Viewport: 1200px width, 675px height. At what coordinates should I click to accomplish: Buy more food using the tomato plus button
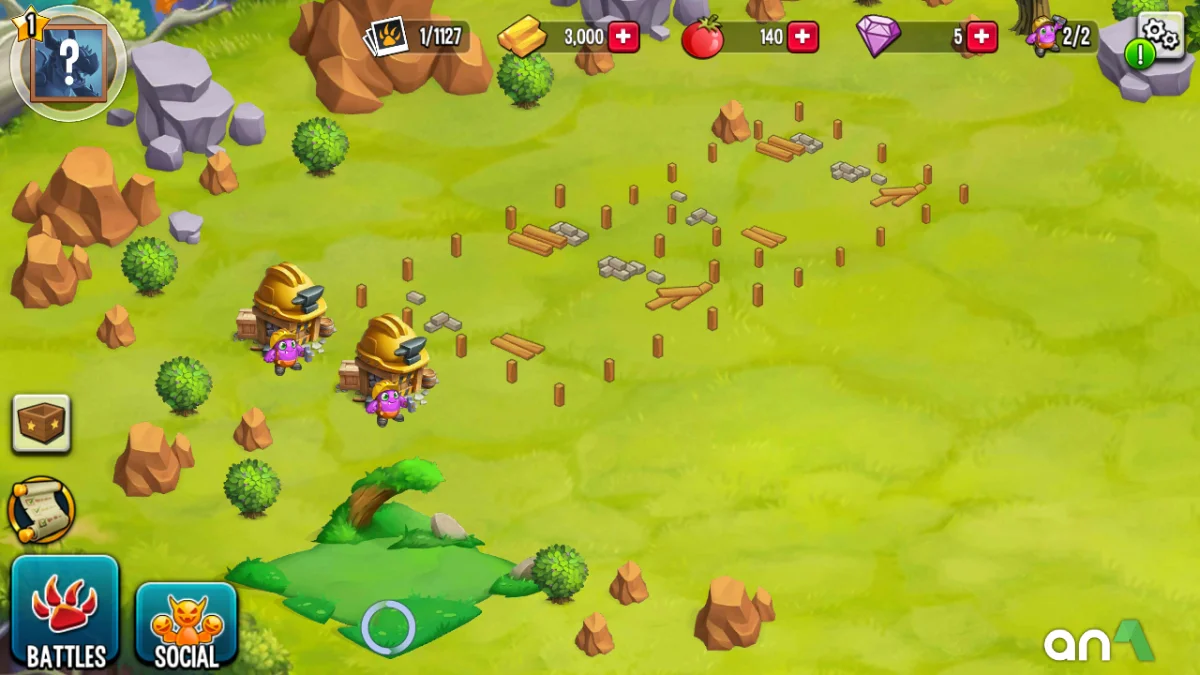tap(802, 38)
